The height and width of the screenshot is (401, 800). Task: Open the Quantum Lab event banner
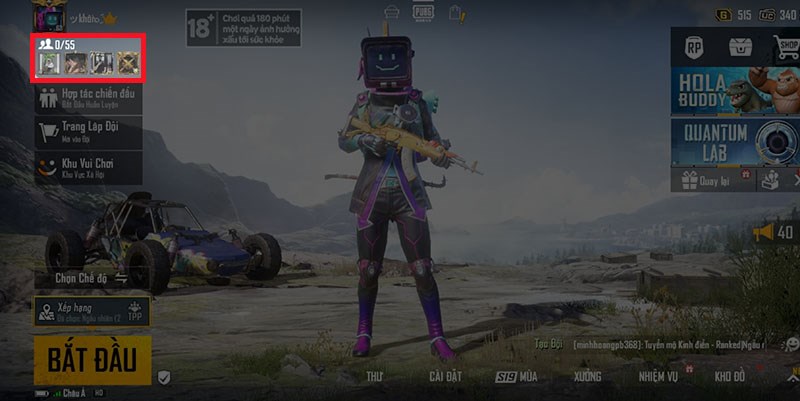(735, 143)
